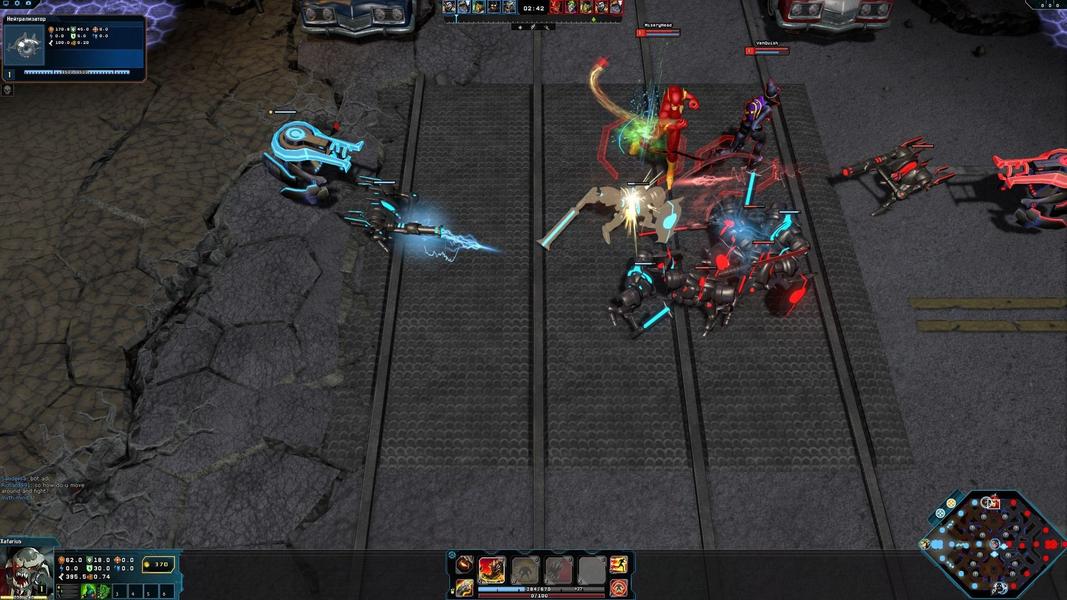Activate the red target-circle ability
The image size is (1067, 600).
coord(619,587)
